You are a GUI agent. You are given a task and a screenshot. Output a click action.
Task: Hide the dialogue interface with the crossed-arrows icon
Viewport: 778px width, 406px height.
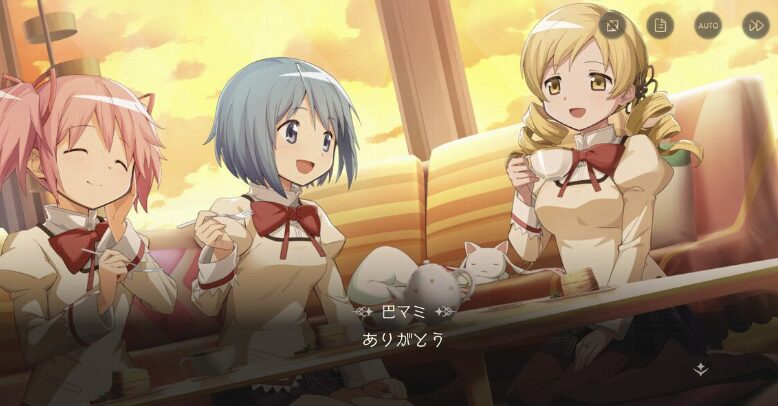pos(612,24)
